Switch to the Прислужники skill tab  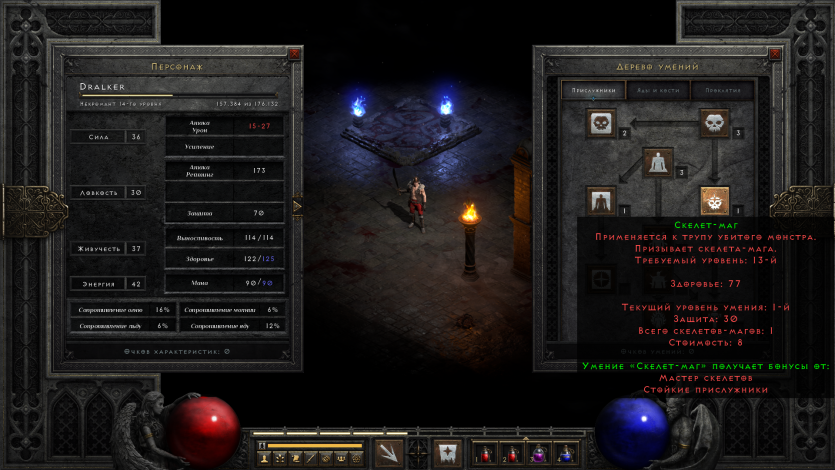(x=594, y=90)
